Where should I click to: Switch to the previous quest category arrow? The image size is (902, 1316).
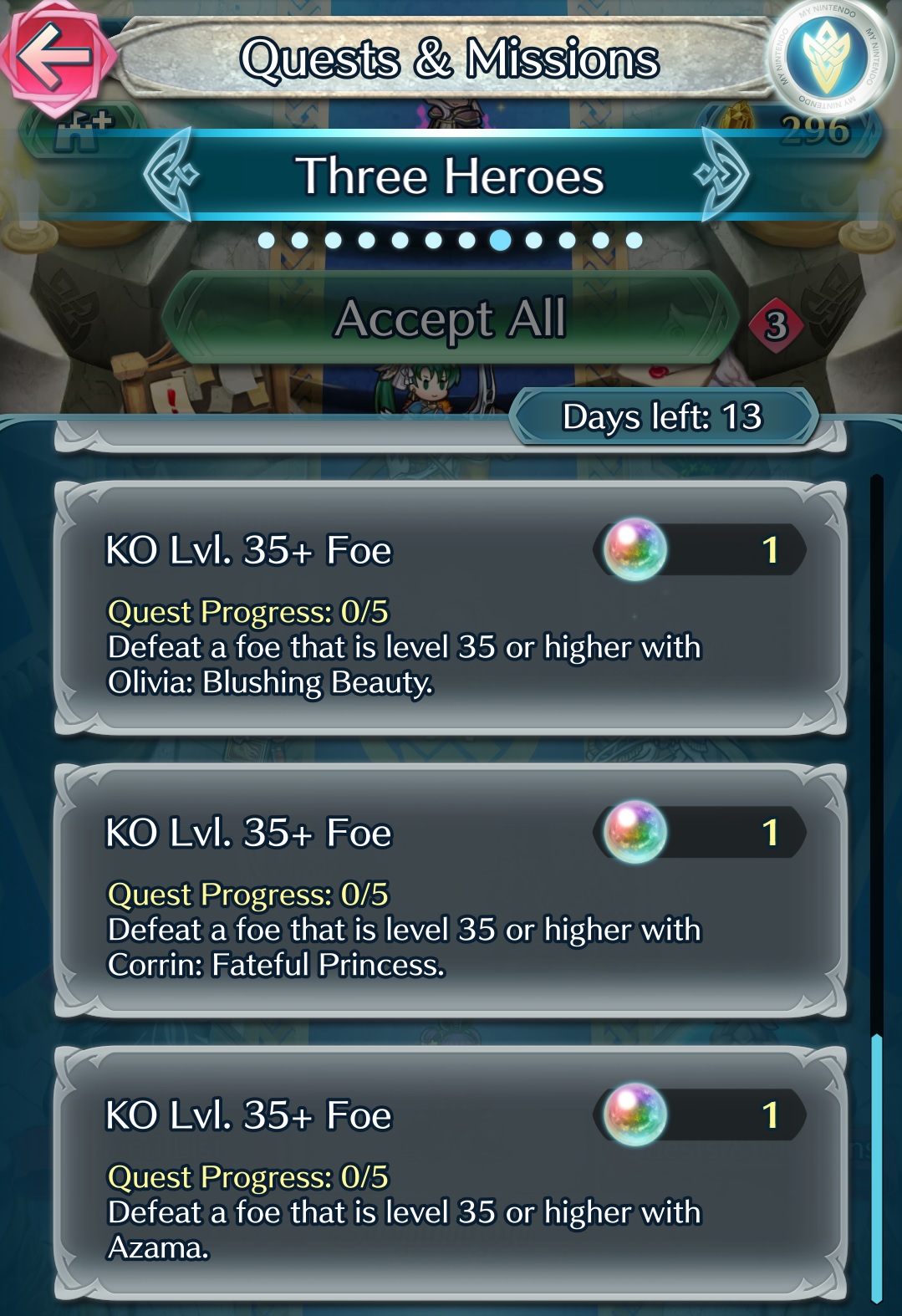point(171,175)
